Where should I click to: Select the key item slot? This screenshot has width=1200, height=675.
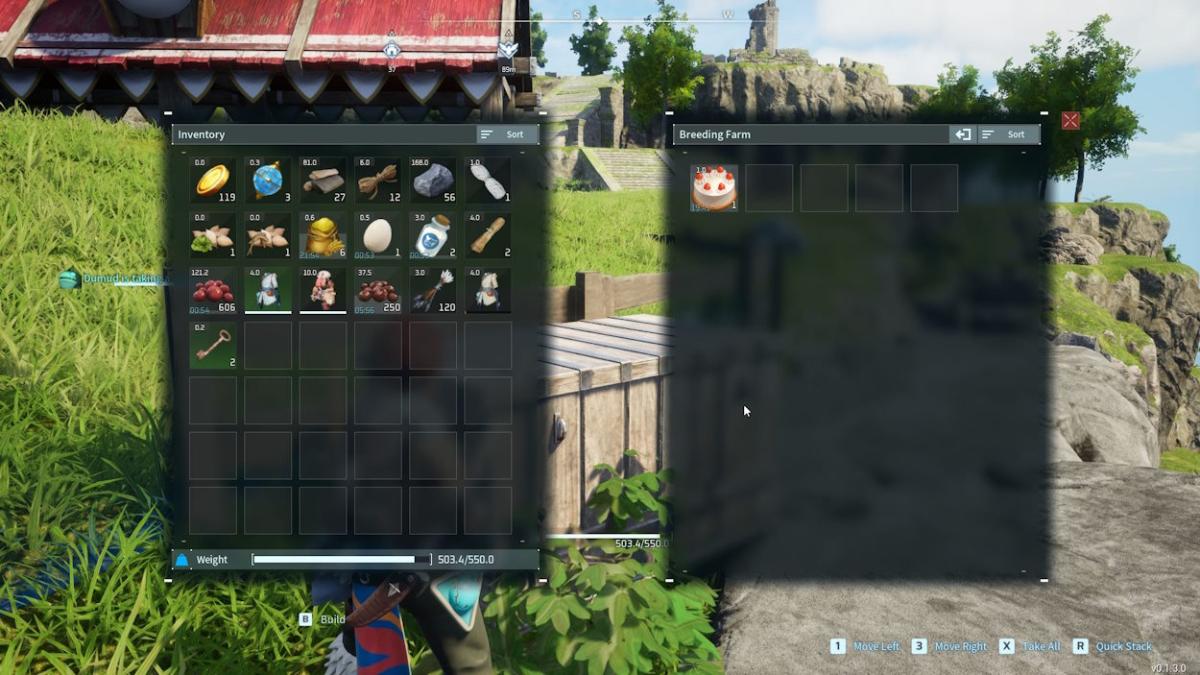[213, 346]
